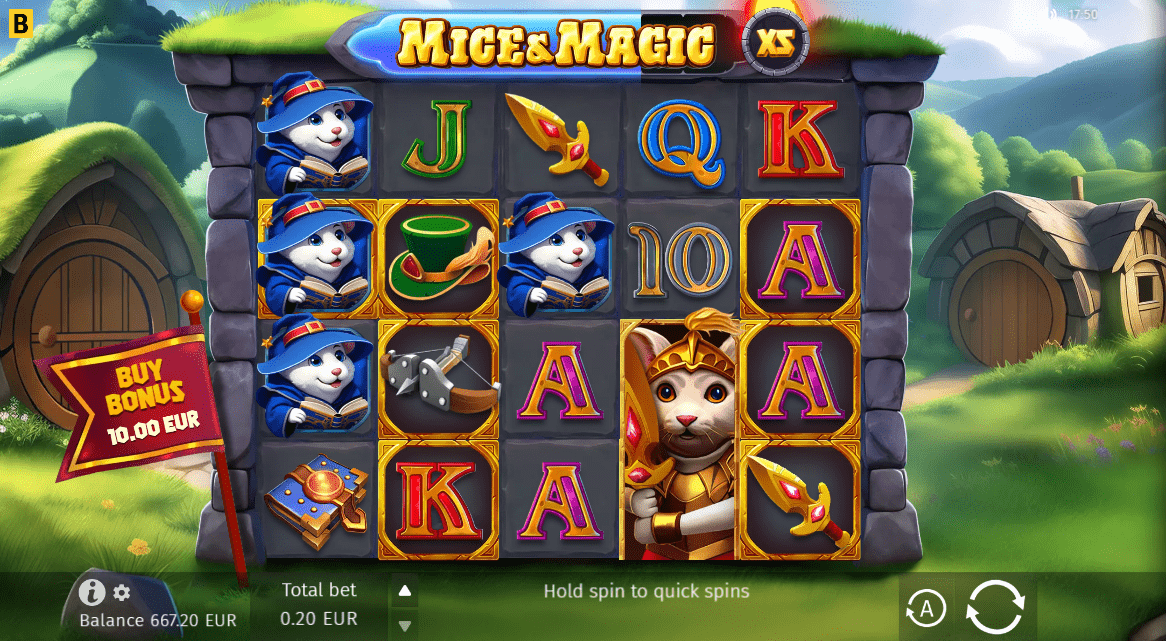Open settings via the gear icon
The image size is (1166, 641).
(122, 593)
